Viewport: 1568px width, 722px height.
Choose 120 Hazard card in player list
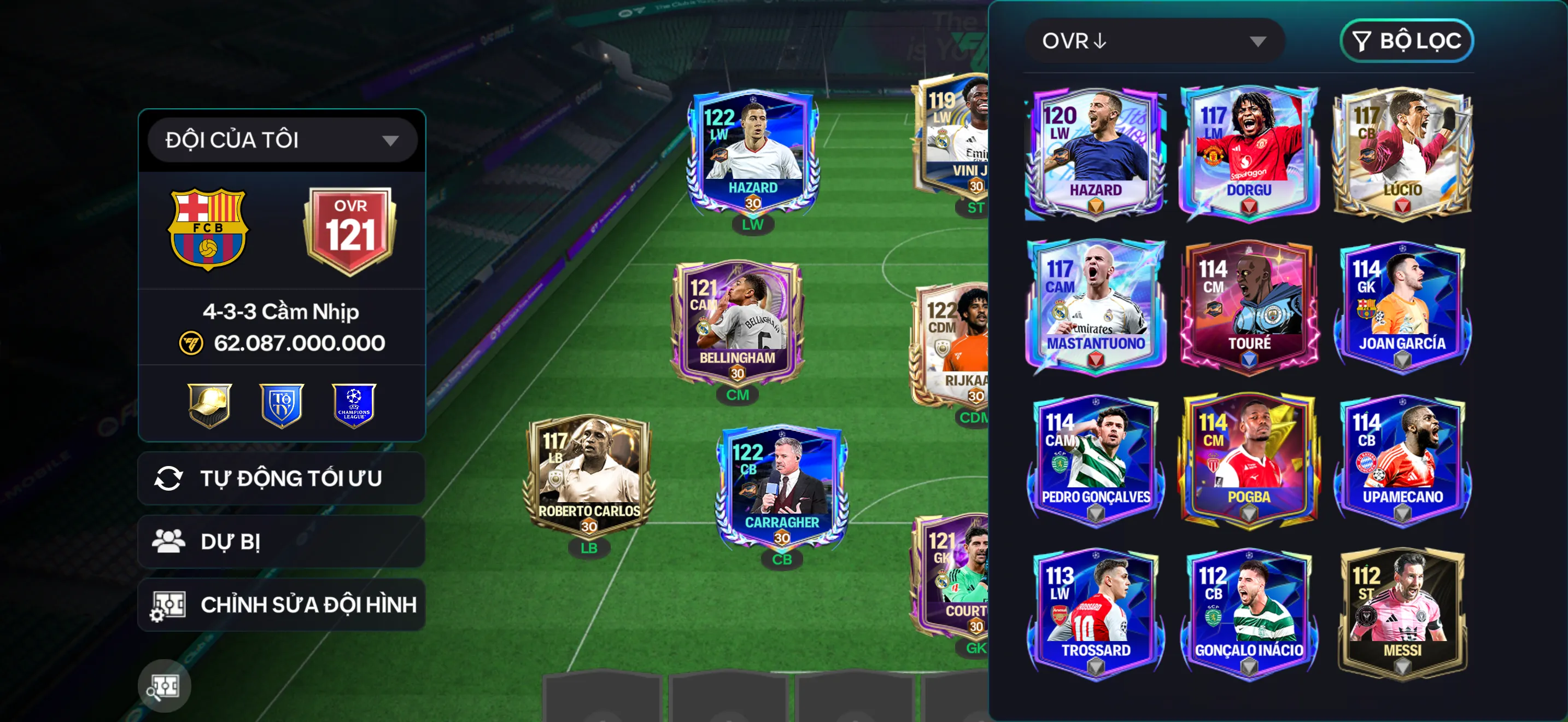[x=1096, y=152]
